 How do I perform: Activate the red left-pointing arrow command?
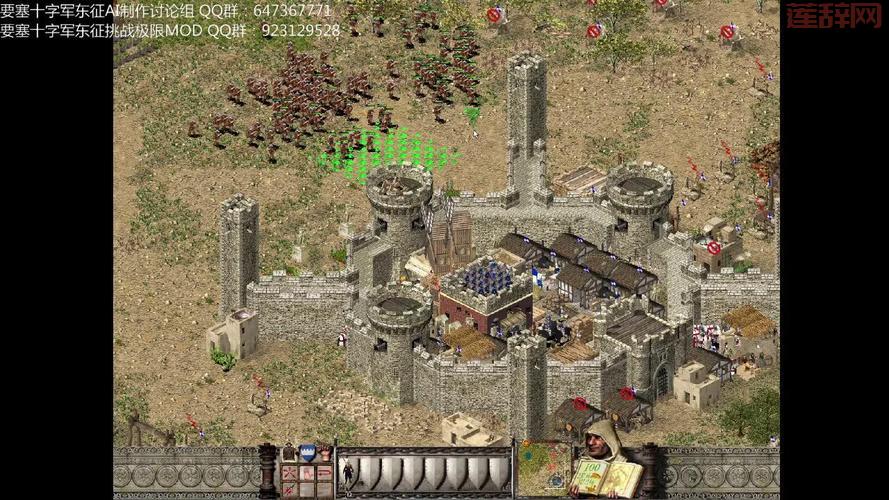coord(324,473)
